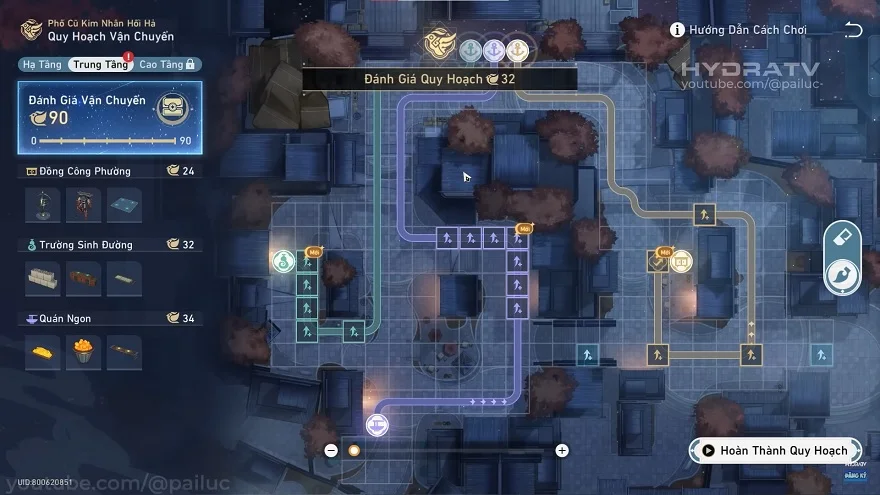The image size is (880, 495).
Task: Zoom out the map with minus button
Action: [331, 450]
